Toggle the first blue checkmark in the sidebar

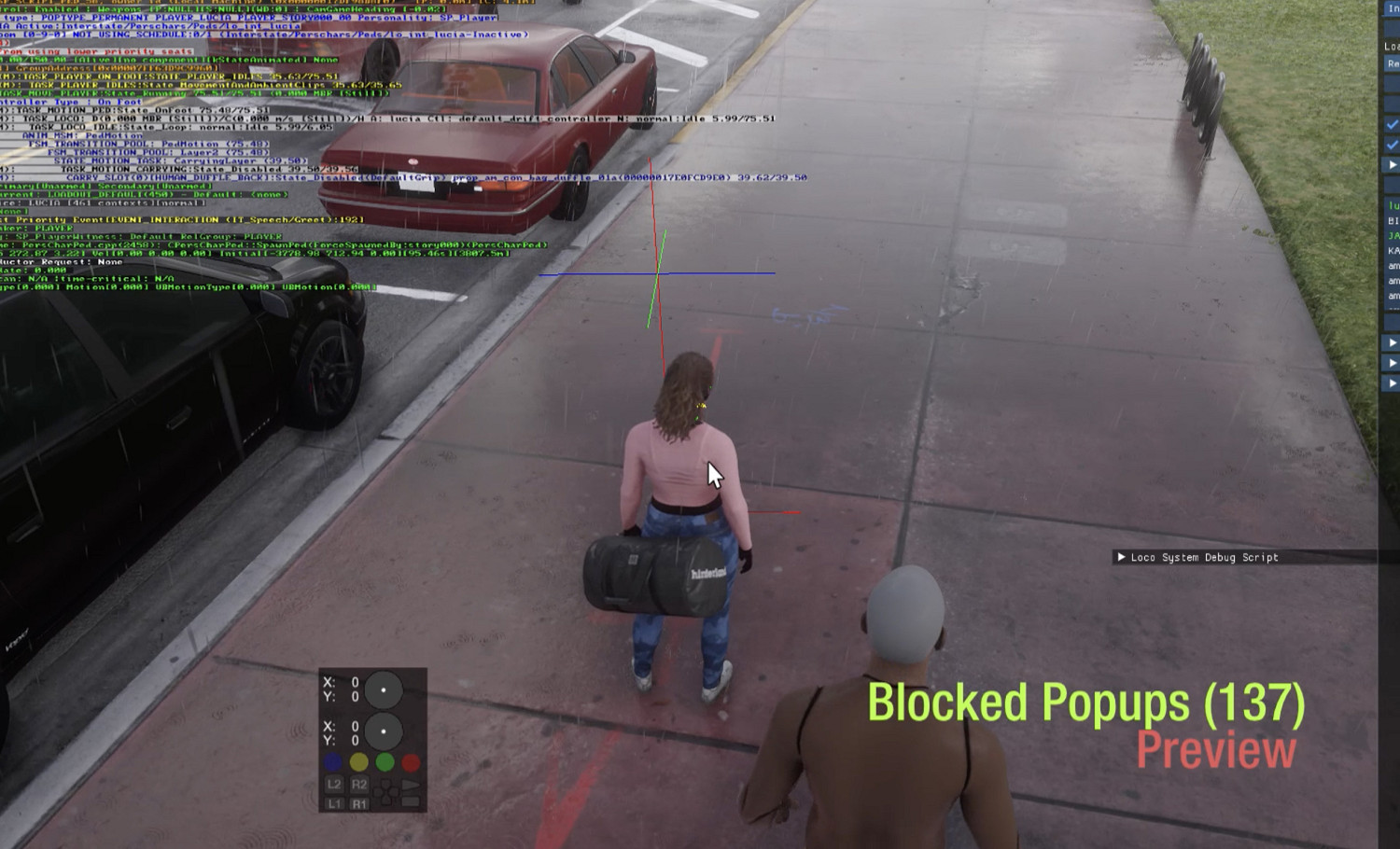click(1391, 123)
